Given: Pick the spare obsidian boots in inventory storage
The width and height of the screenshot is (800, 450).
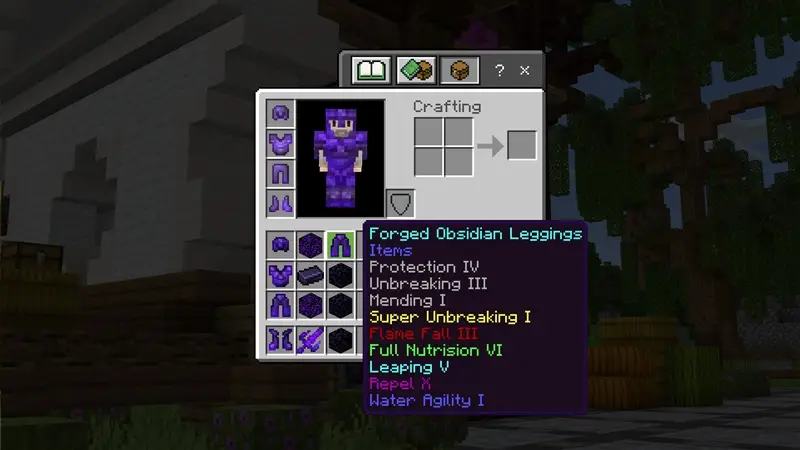Looking at the screenshot, I should (x=280, y=340).
